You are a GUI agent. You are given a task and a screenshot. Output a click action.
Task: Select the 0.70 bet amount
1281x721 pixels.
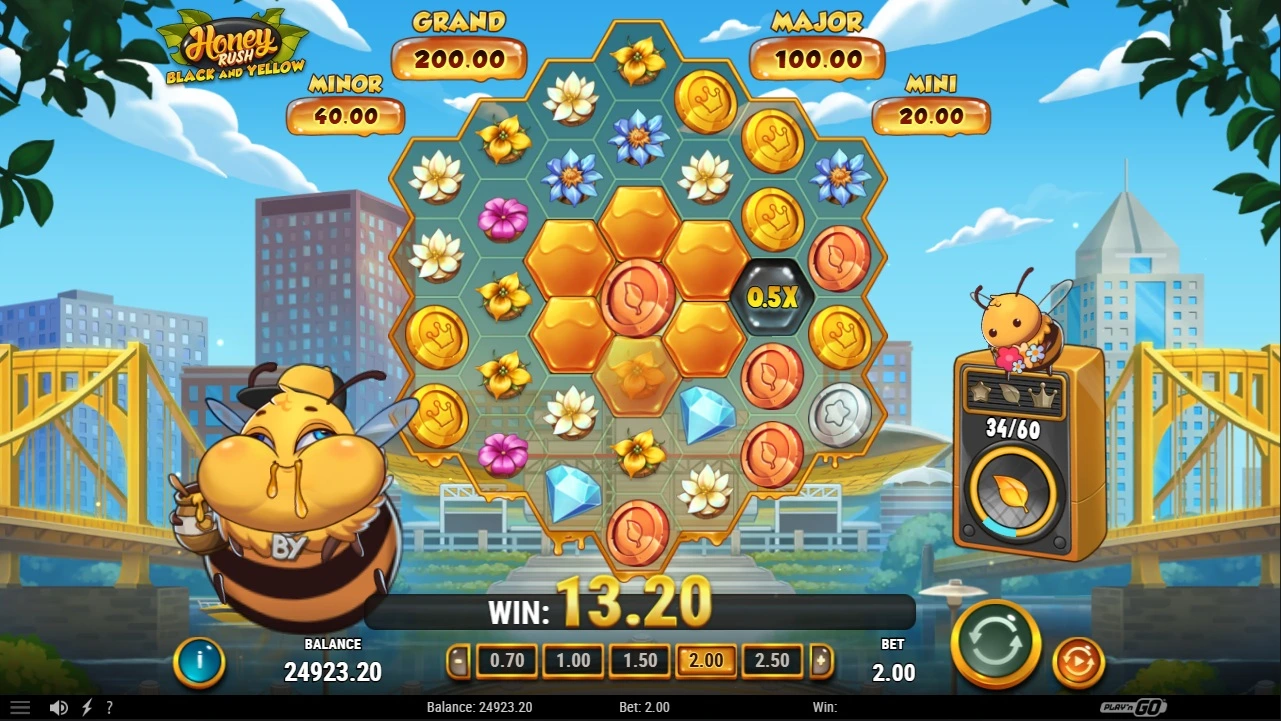[507, 661]
